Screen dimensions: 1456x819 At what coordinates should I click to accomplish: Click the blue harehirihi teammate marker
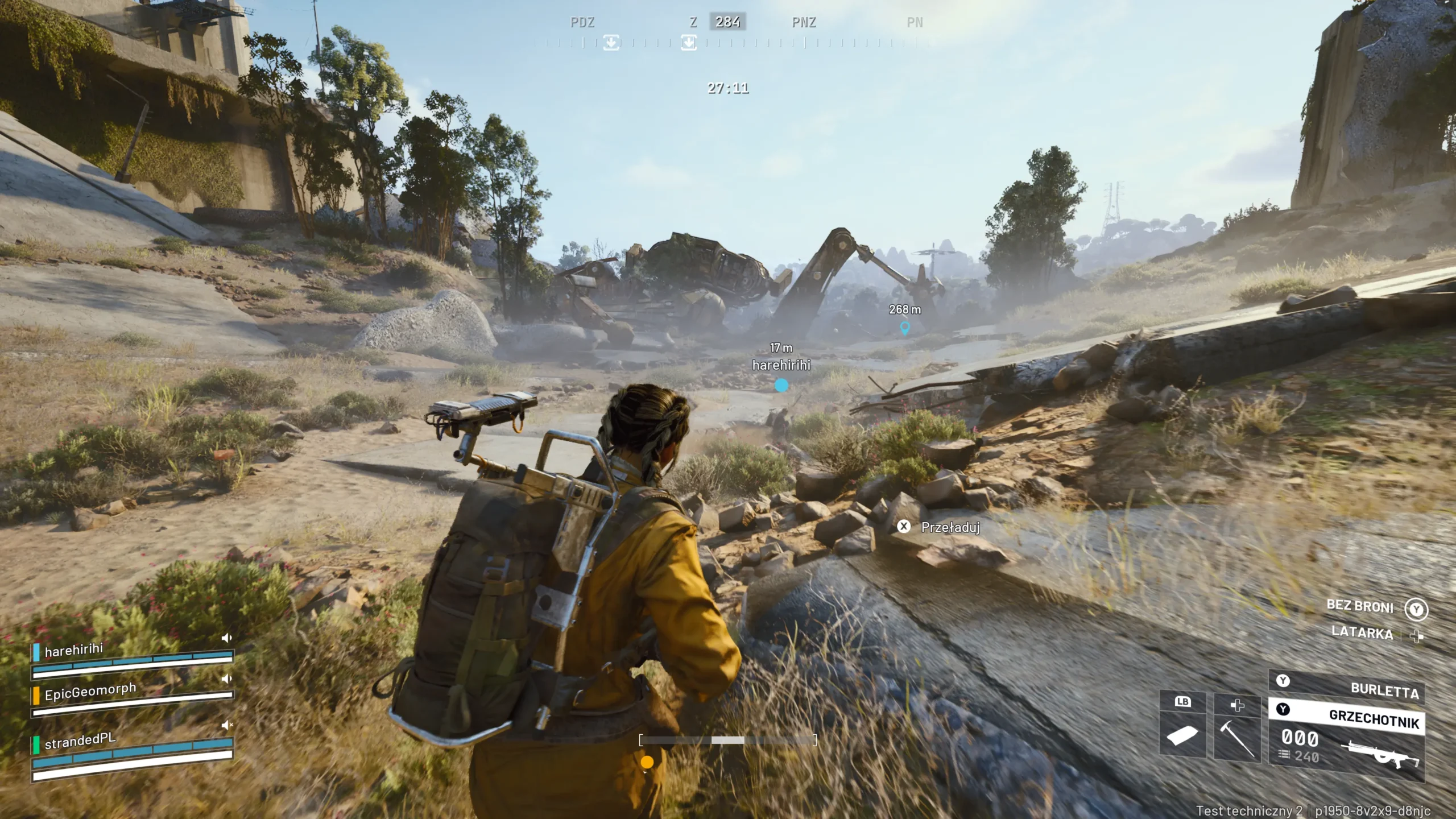pos(781,386)
